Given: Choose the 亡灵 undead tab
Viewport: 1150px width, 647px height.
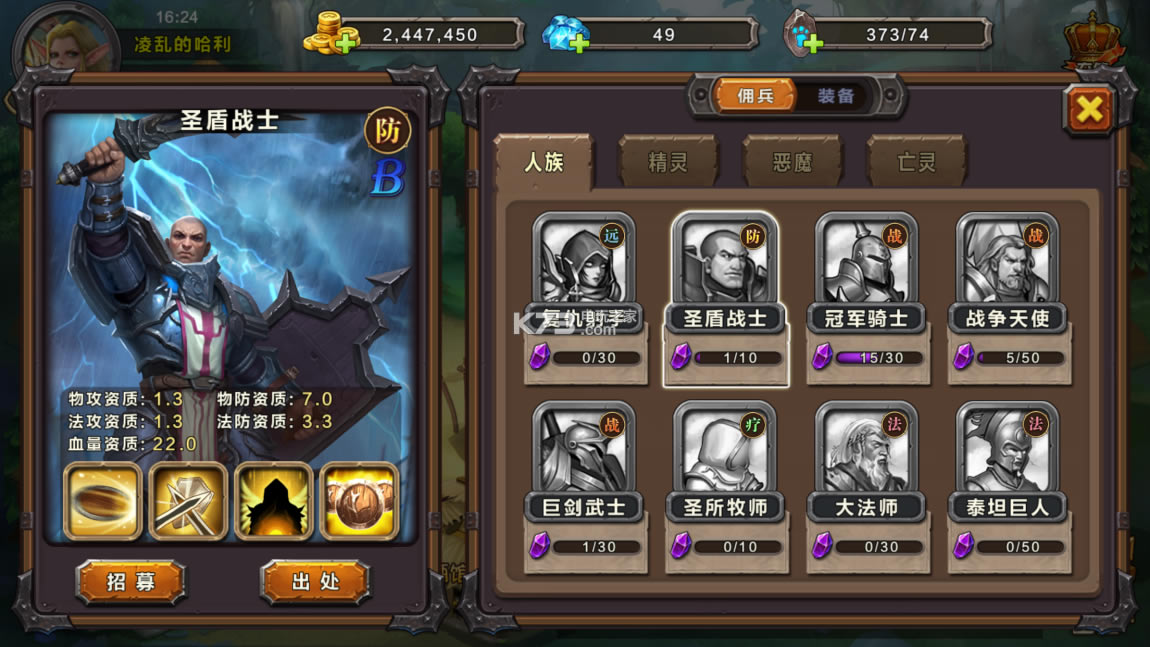Looking at the screenshot, I should [916, 162].
